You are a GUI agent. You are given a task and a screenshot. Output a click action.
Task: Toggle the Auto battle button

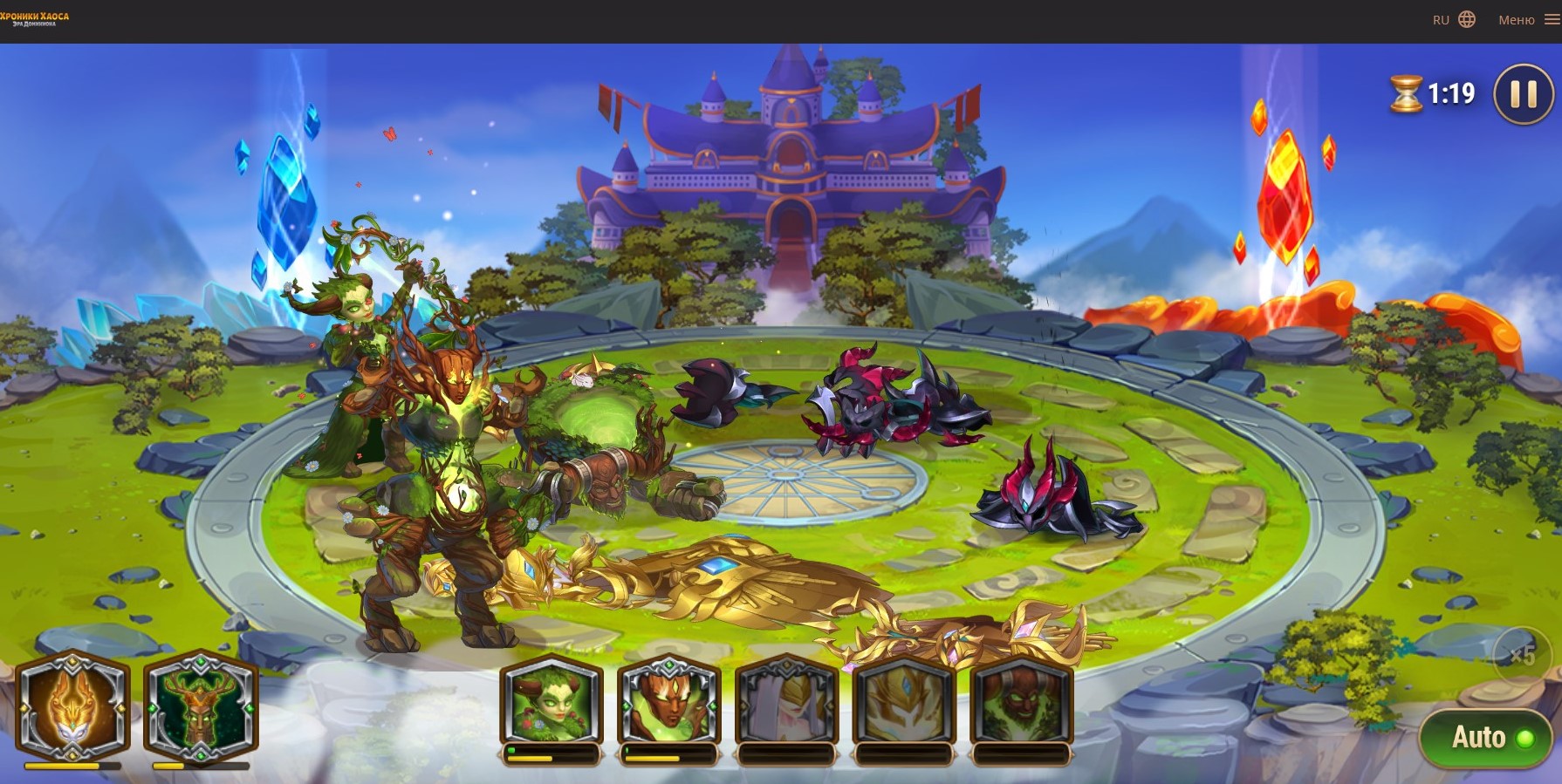1485,738
